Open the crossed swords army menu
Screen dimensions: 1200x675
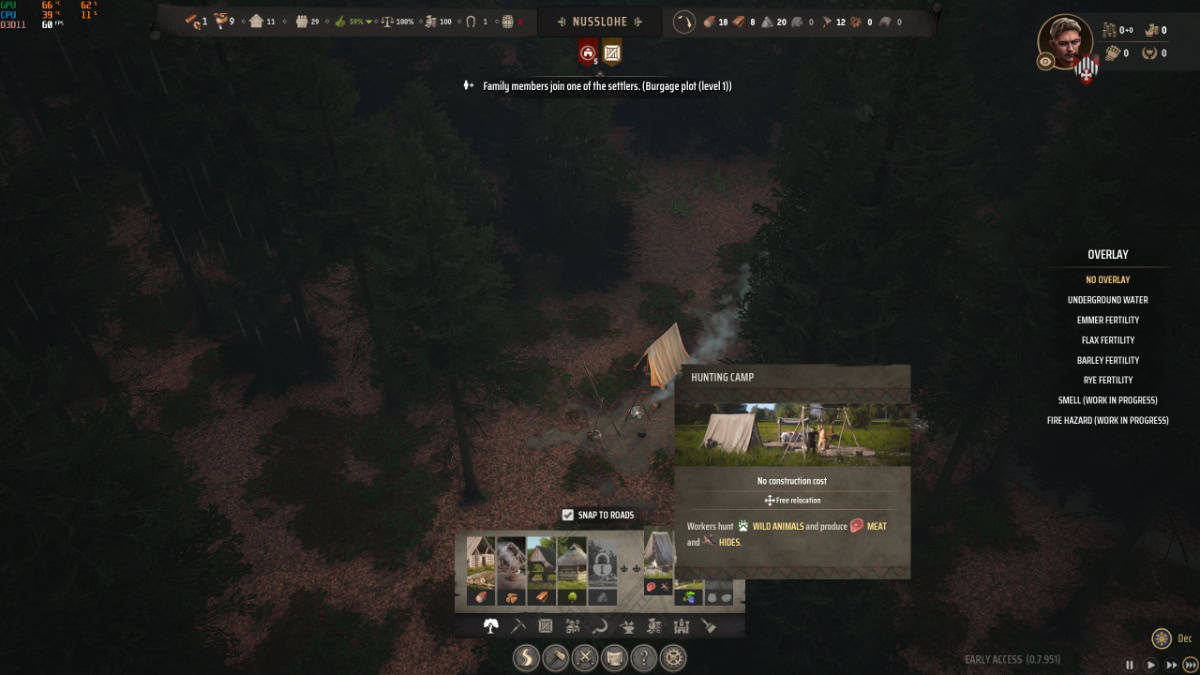pyautogui.click(x=585, y=658)
